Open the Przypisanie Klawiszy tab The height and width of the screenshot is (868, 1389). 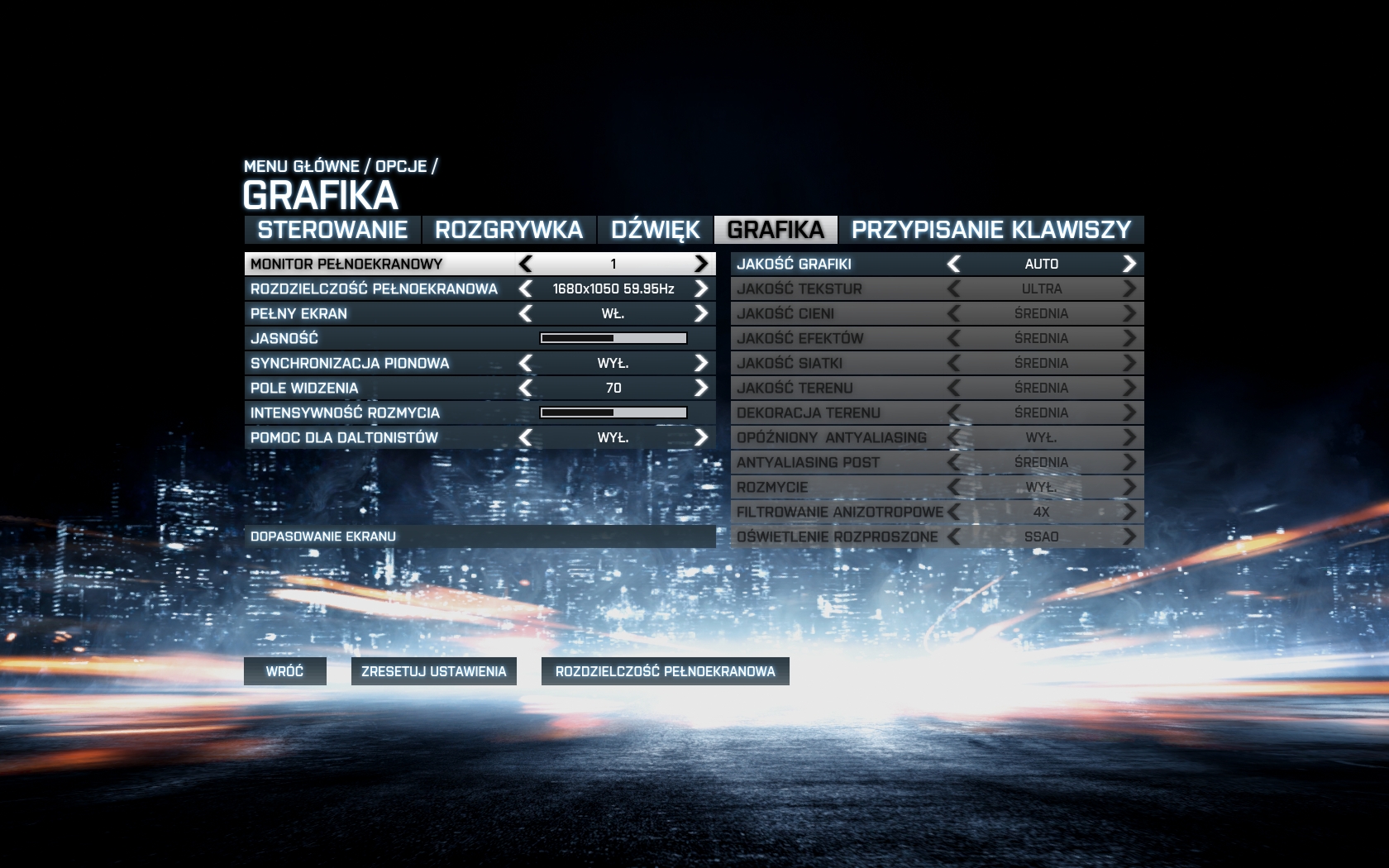click(990, 230)
